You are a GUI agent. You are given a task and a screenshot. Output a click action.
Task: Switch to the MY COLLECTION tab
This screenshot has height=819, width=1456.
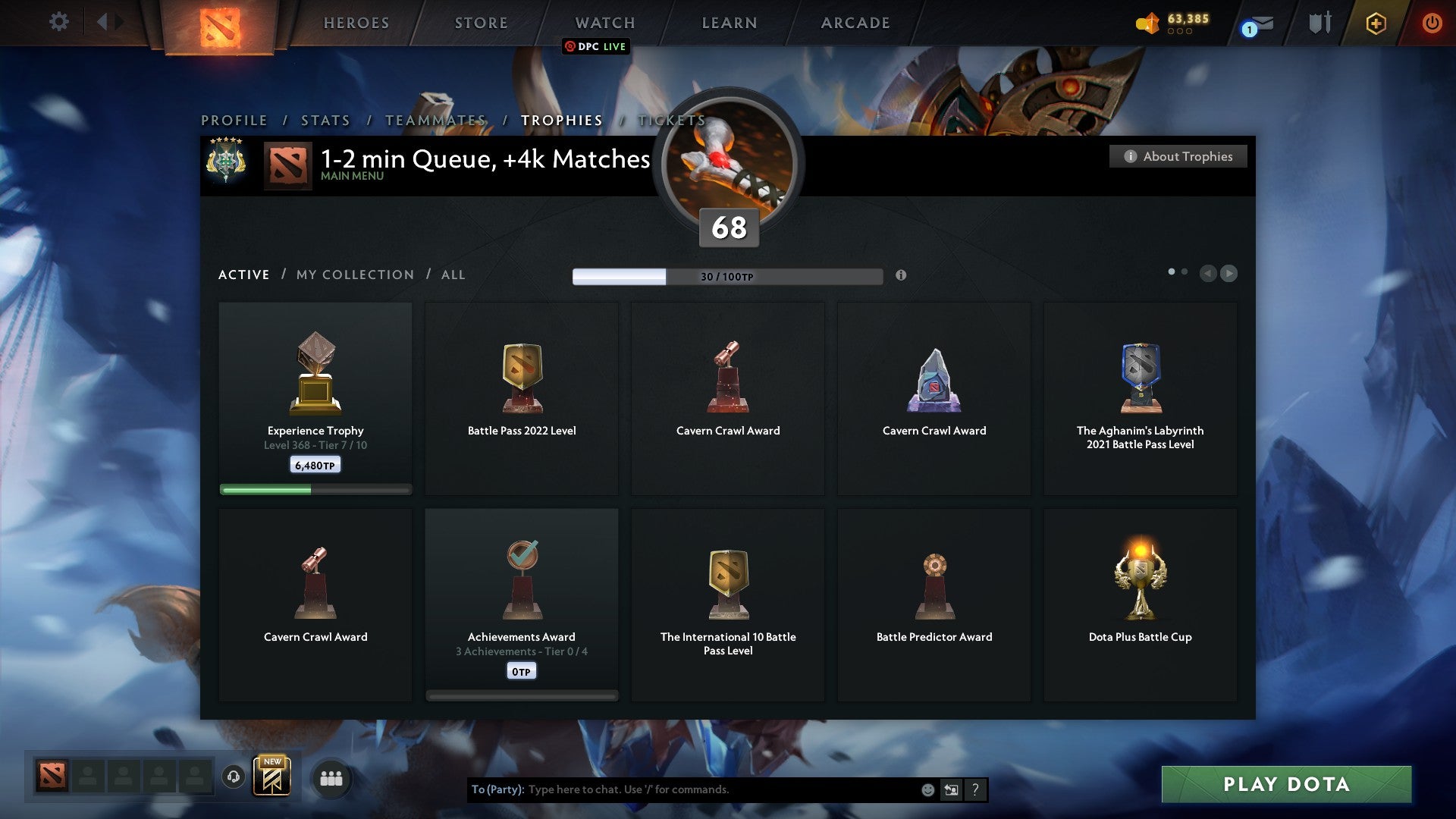tap(354, 275)
